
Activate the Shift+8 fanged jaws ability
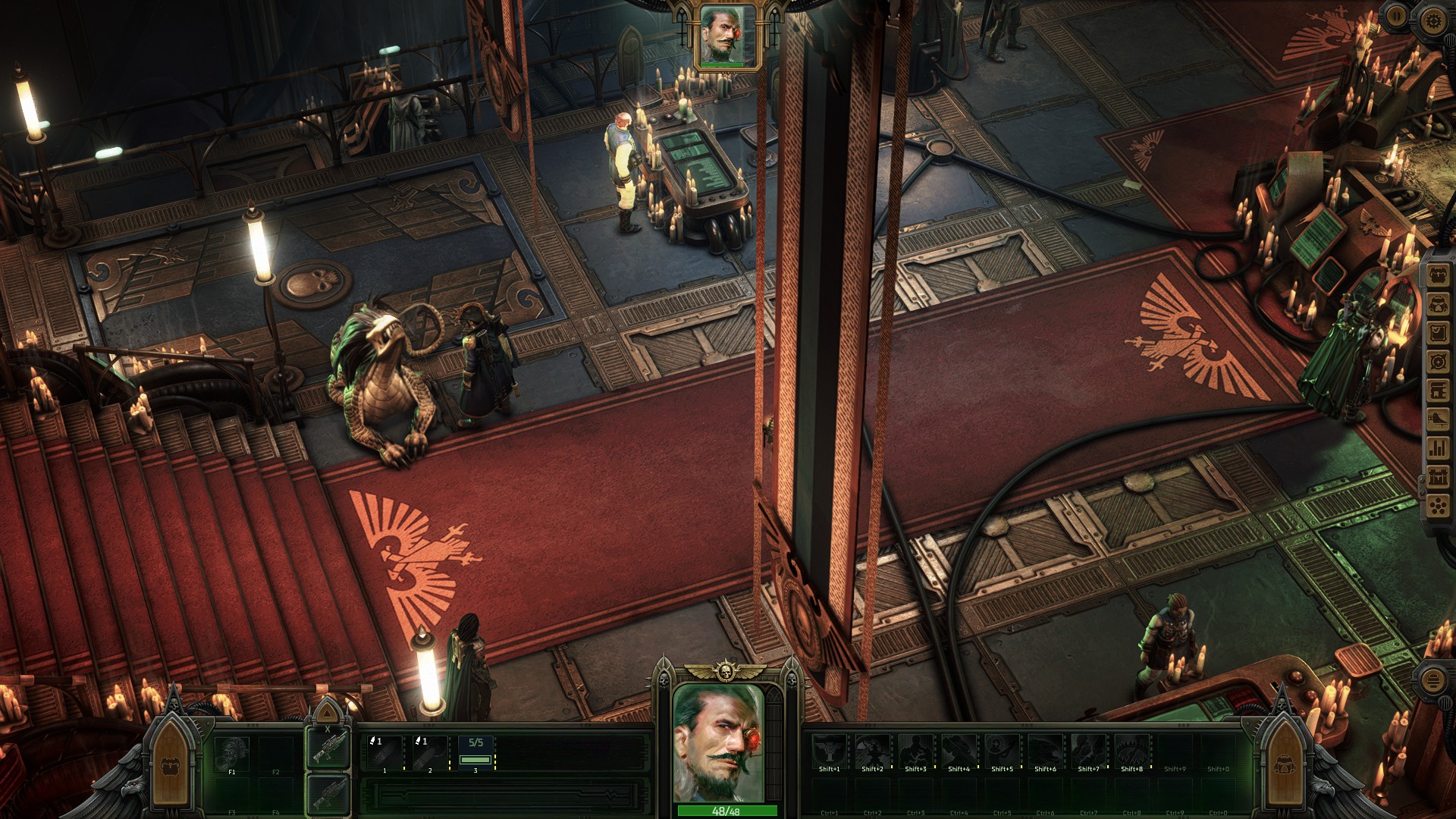(1131, 752)
